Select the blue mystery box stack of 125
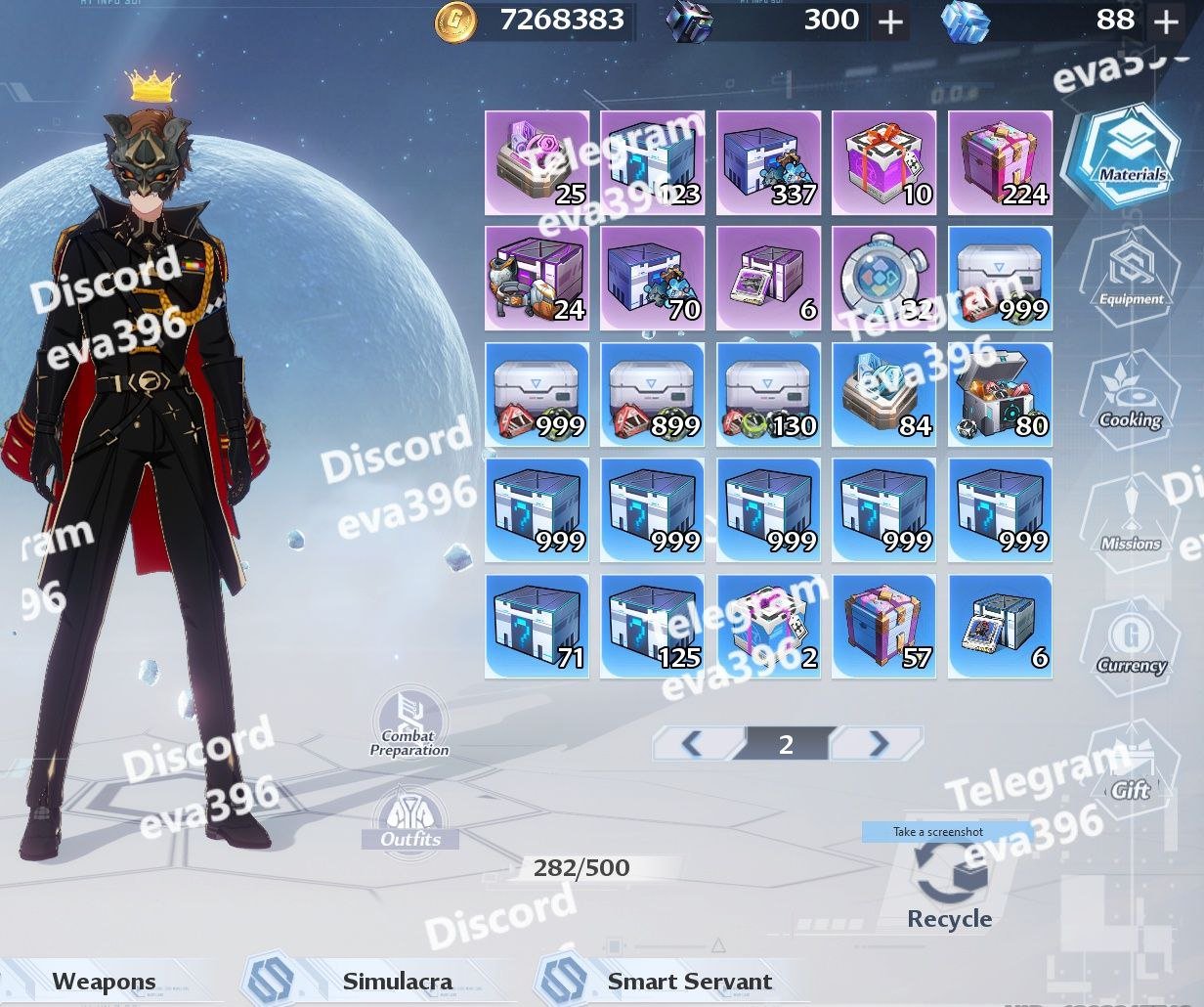Viewport: 1204px width, 1007px height. point(652,626)
